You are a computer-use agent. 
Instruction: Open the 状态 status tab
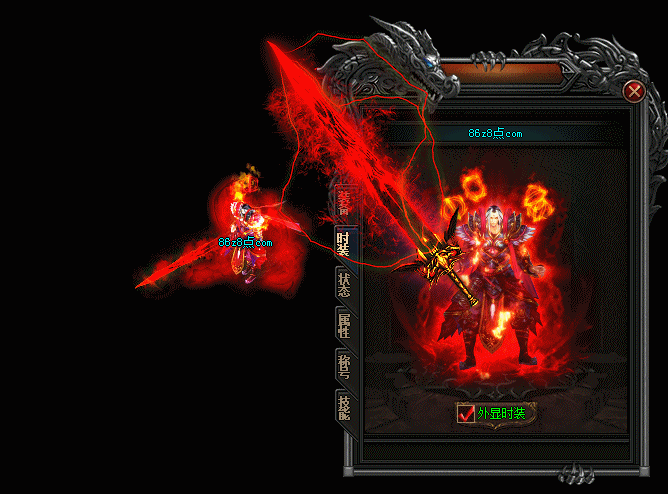click(344, 284)
